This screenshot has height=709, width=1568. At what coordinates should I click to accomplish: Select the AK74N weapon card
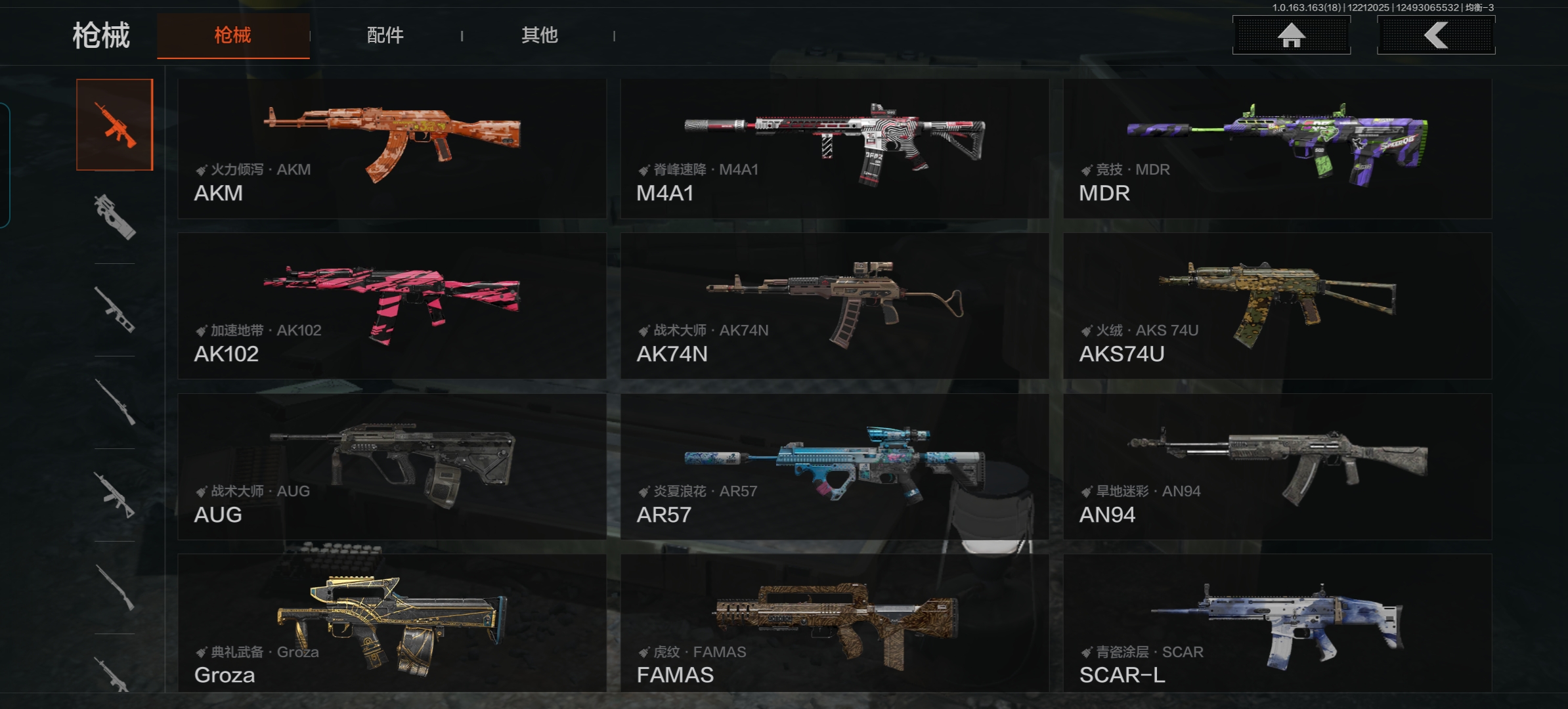(834, 306)
